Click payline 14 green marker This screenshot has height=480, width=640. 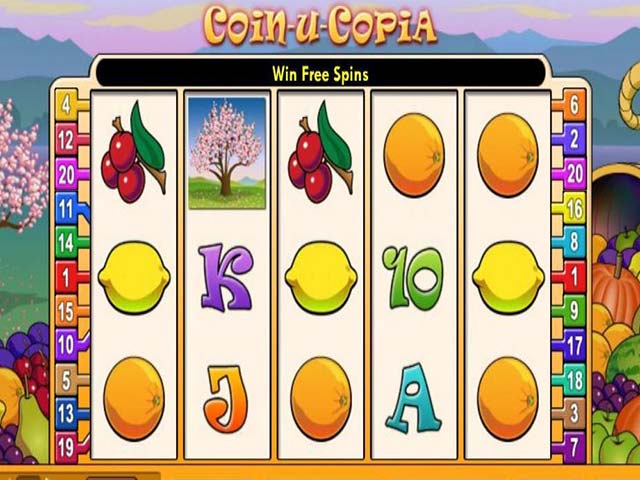point(67,242)
